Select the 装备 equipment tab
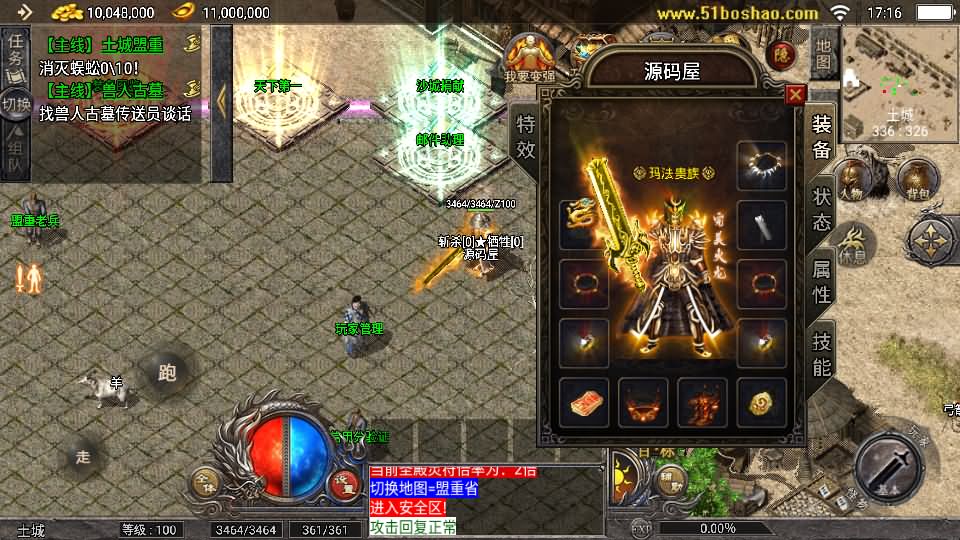Viewport: 960px width, 540px height. coord(822,137)
